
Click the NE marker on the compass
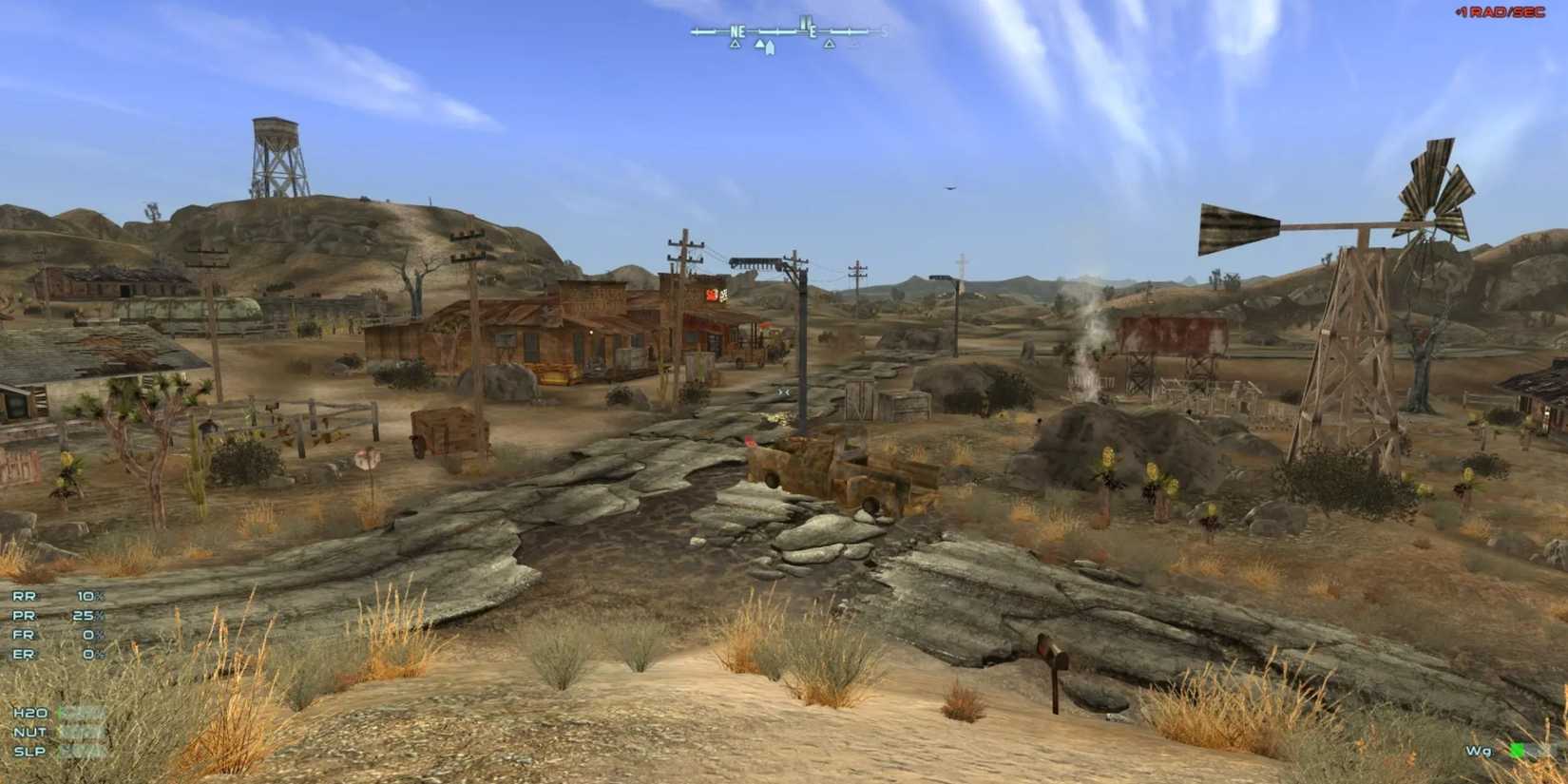point(737,31)
